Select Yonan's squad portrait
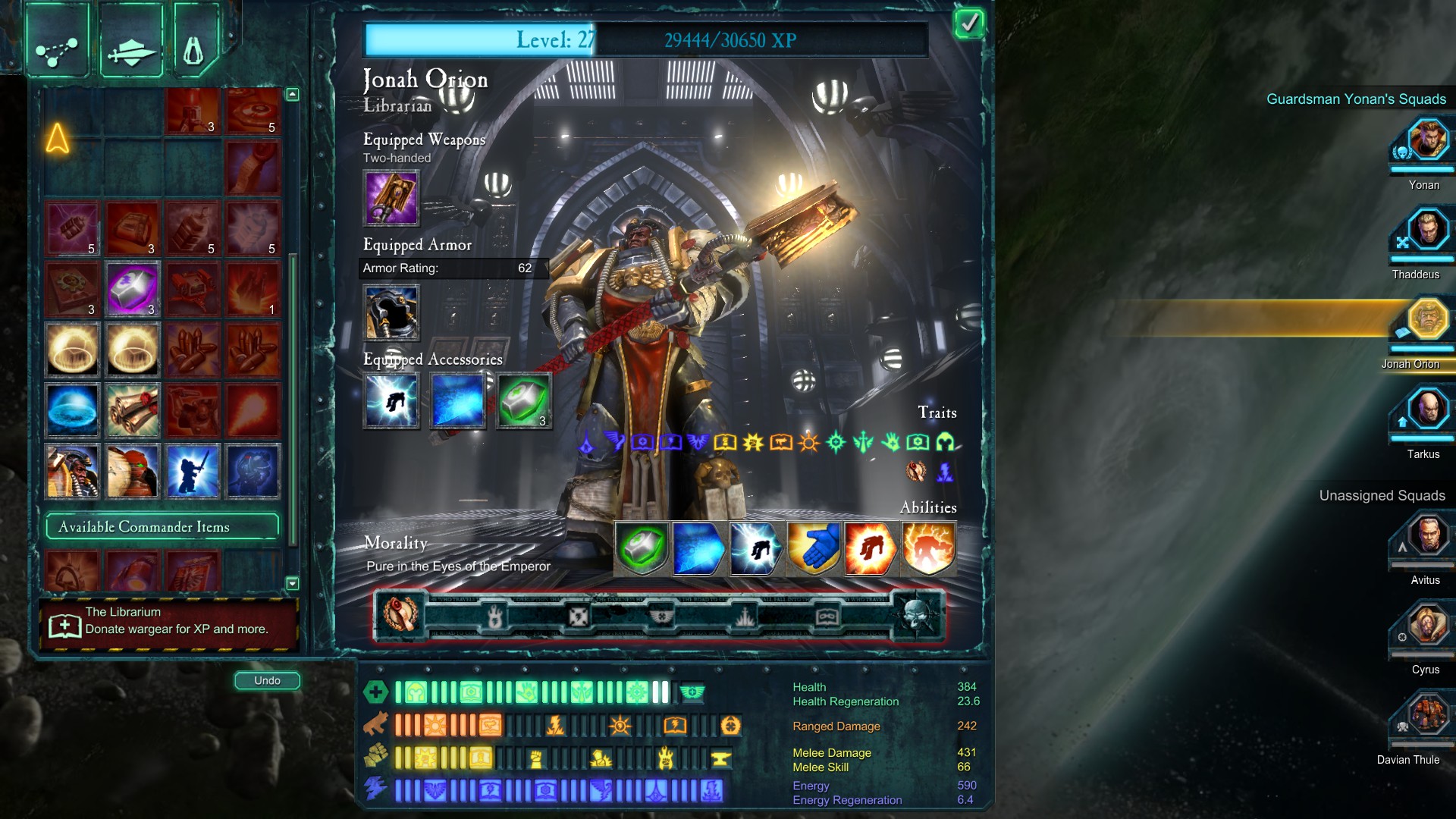The image size is (1456, 819). click(1427, 141)
